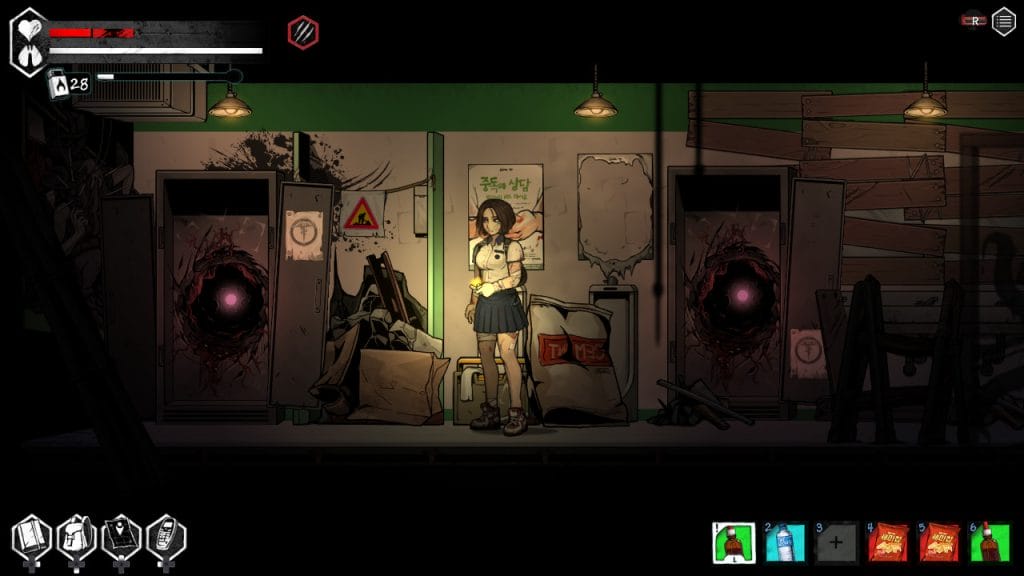Open the mobile phone icon
The height and width of the screenshot is (576, 1024).
click(166, 539)
